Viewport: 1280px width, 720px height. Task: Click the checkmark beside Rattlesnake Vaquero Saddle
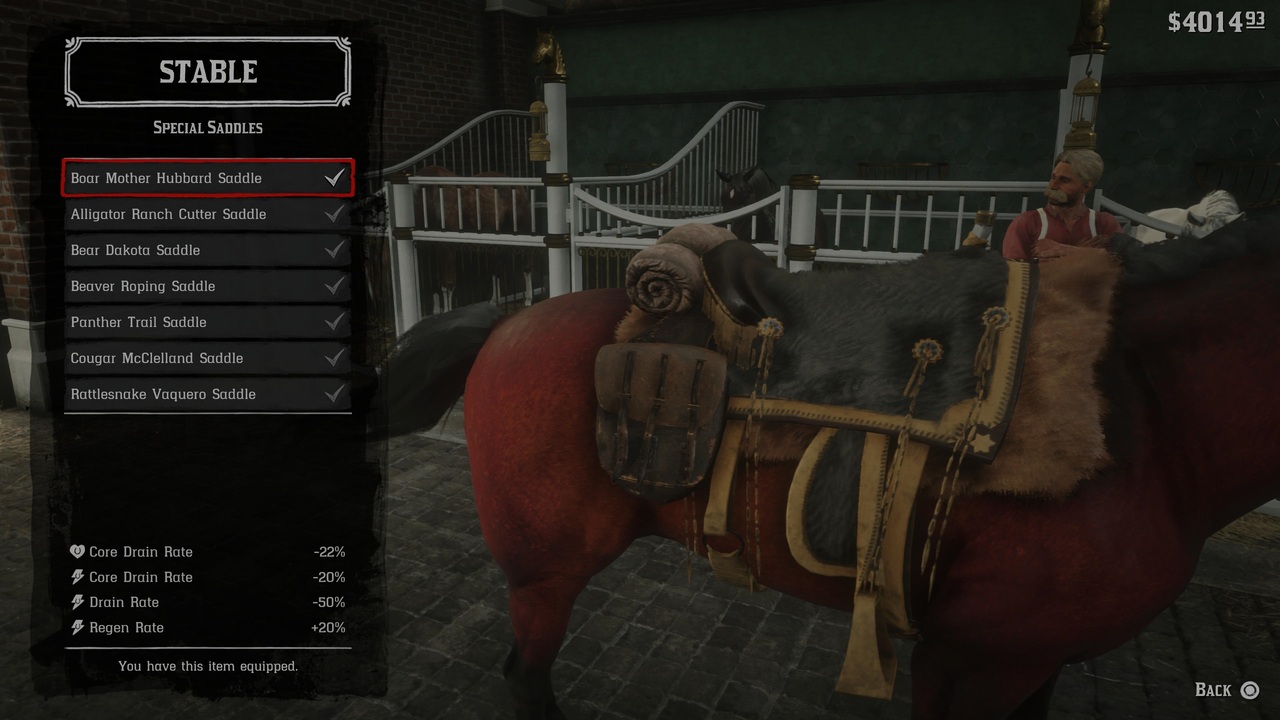(333, 394)
